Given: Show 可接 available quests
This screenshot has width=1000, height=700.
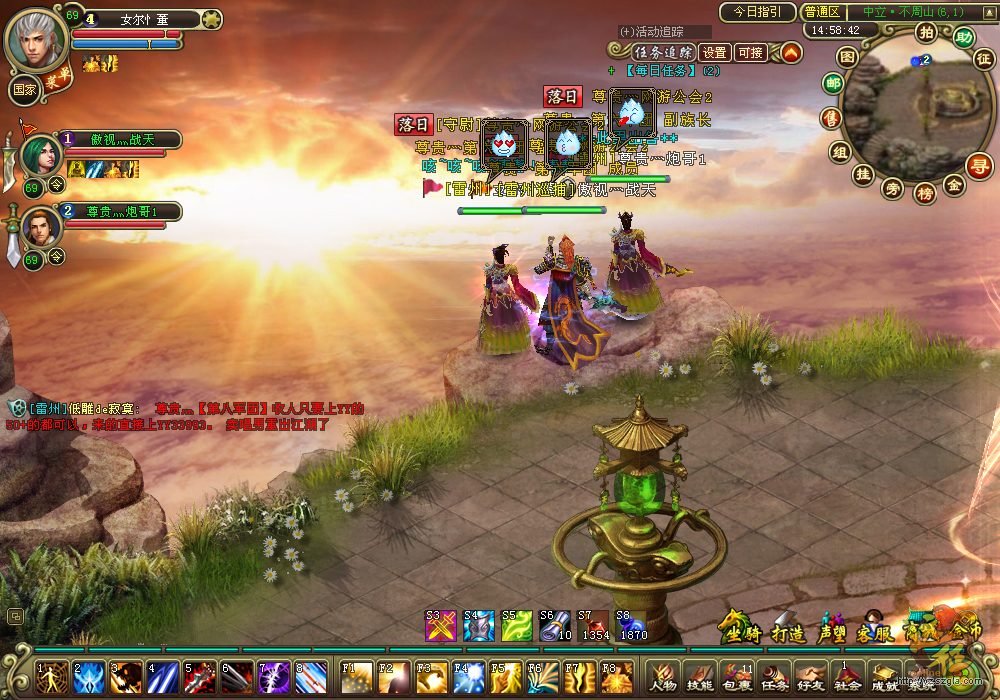Looking at the screenshot, I should coord(750,52).
